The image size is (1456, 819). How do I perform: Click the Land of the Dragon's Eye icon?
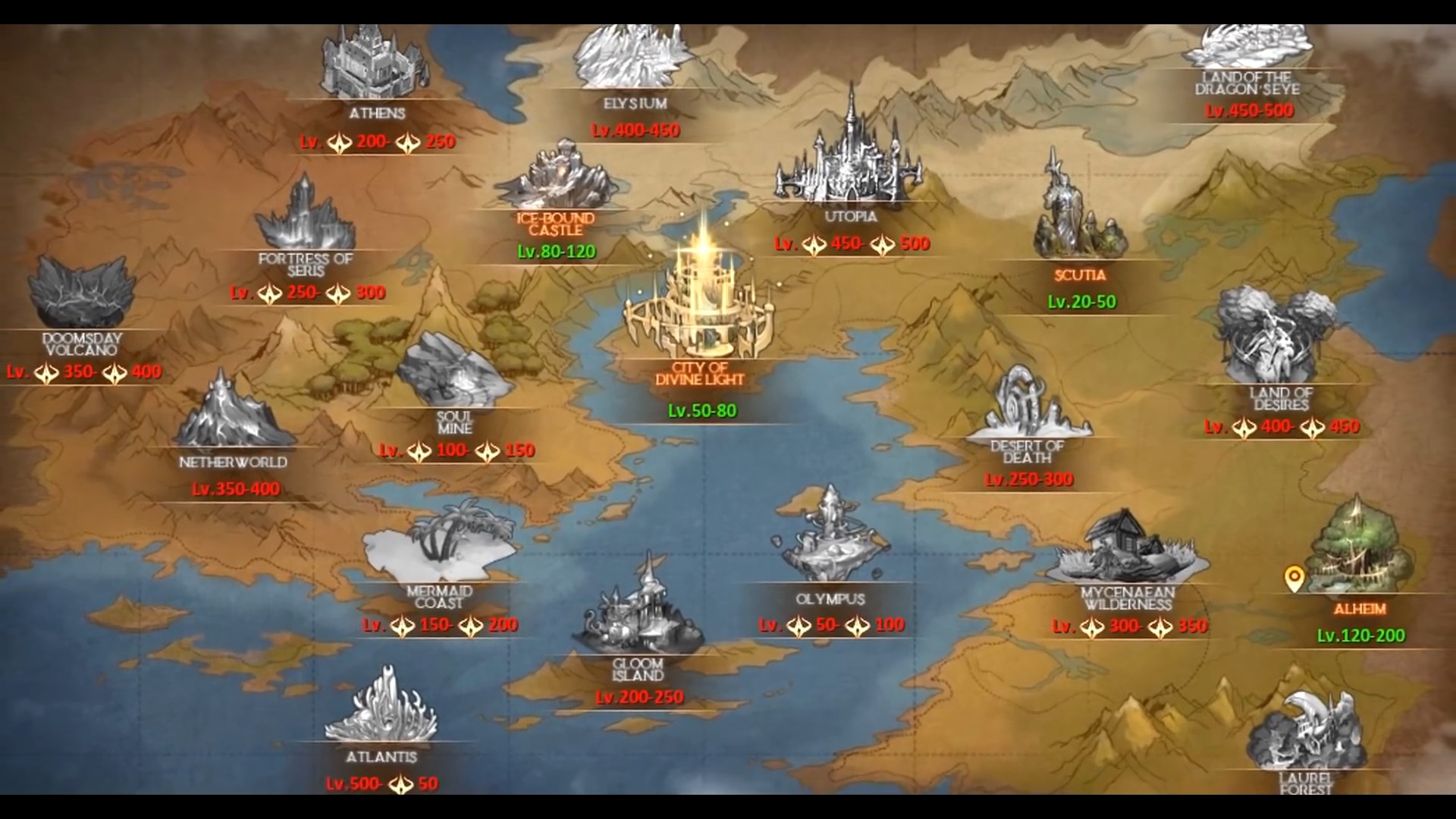(1251, 45)
